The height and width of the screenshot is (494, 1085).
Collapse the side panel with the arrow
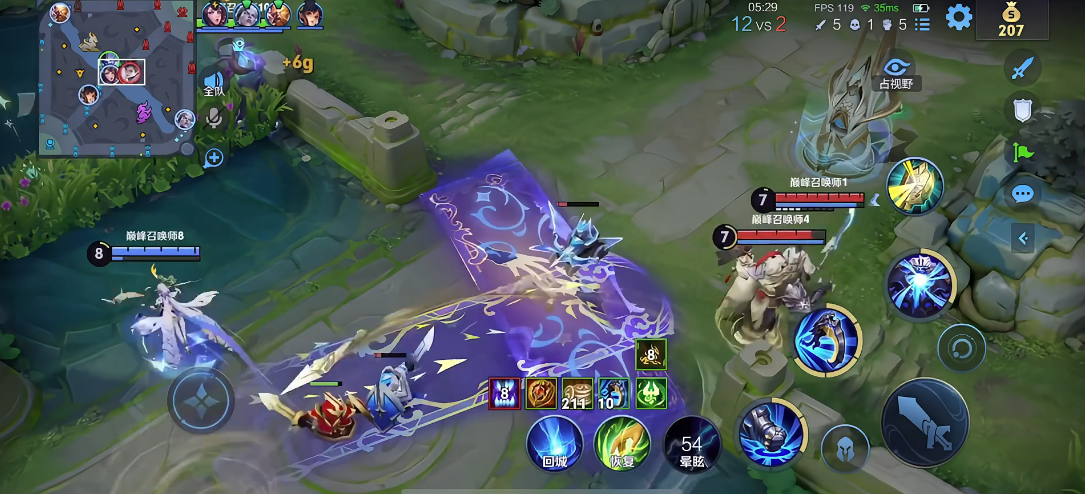(x=1021, y=238)
